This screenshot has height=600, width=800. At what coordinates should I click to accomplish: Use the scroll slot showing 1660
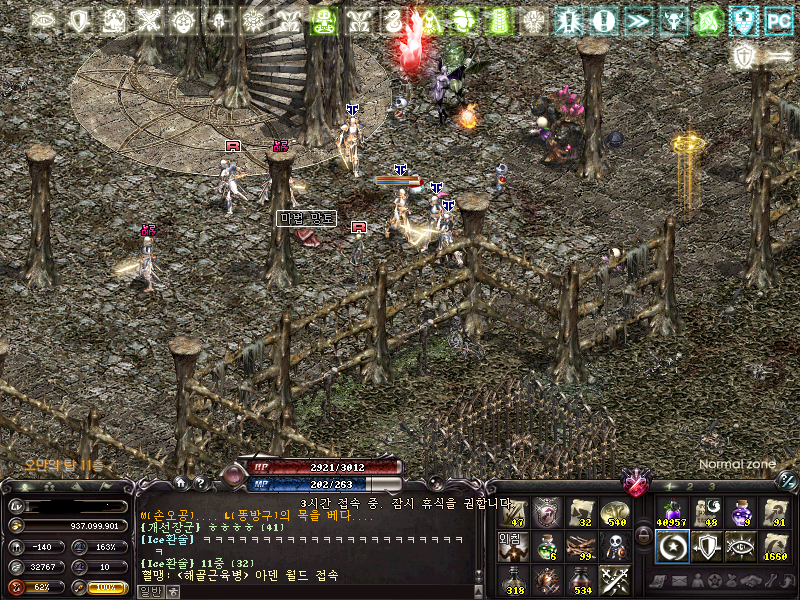(x=775, y=546)
